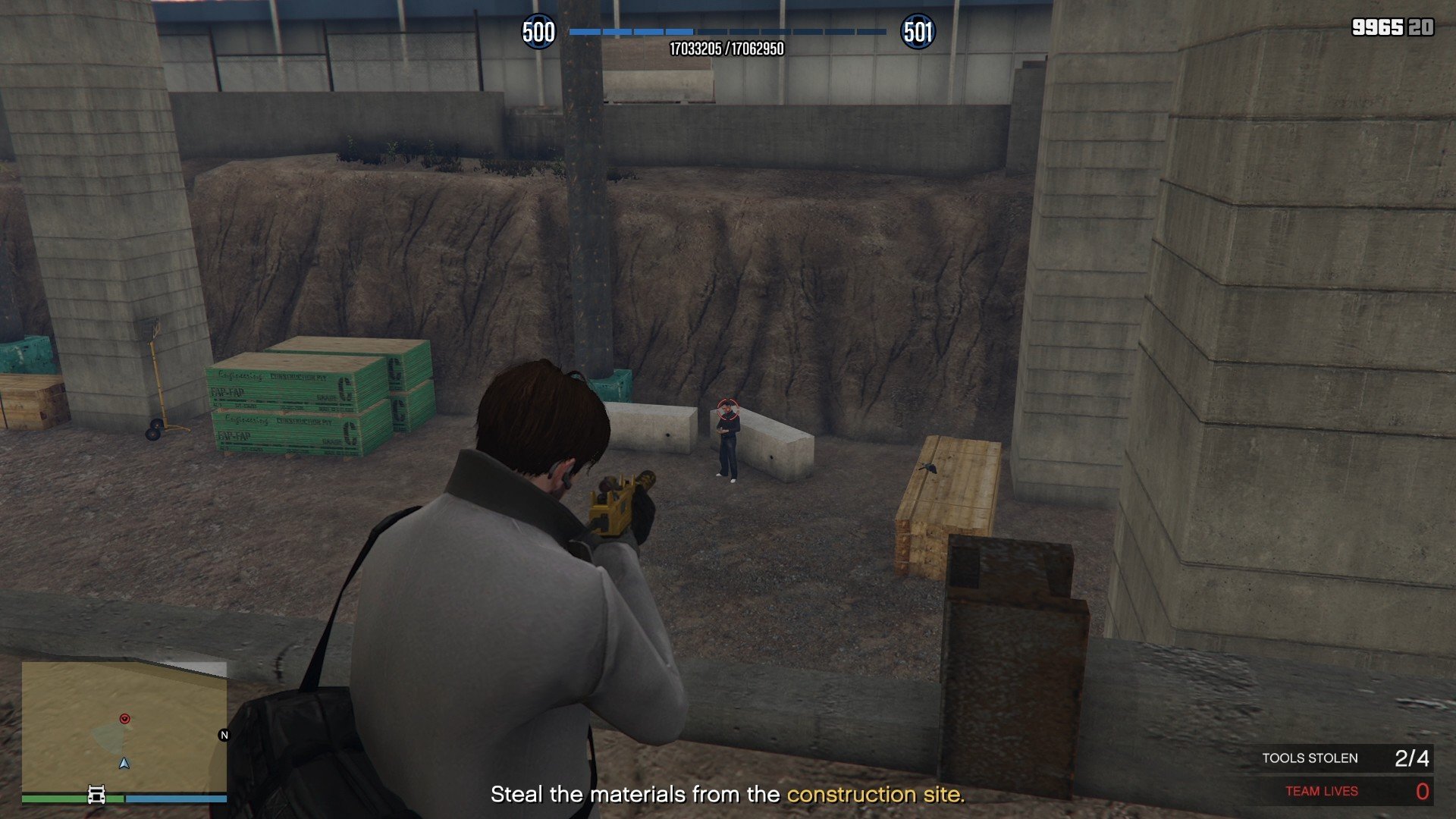The image size is (1456, 819).
Task: Select the red enemy marker on minimap
Action: (x=125, y=718)
